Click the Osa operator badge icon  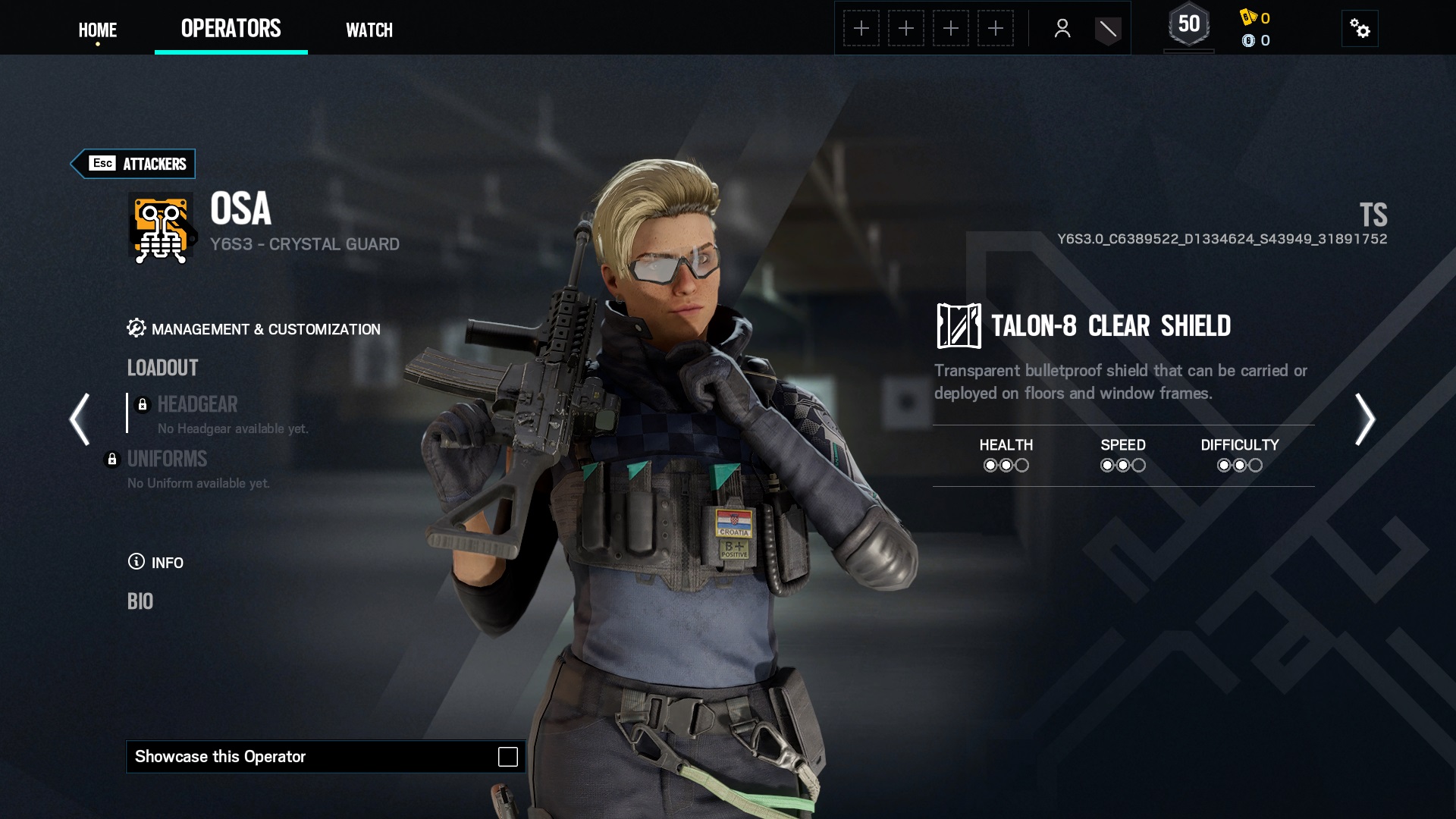(162, 229)
